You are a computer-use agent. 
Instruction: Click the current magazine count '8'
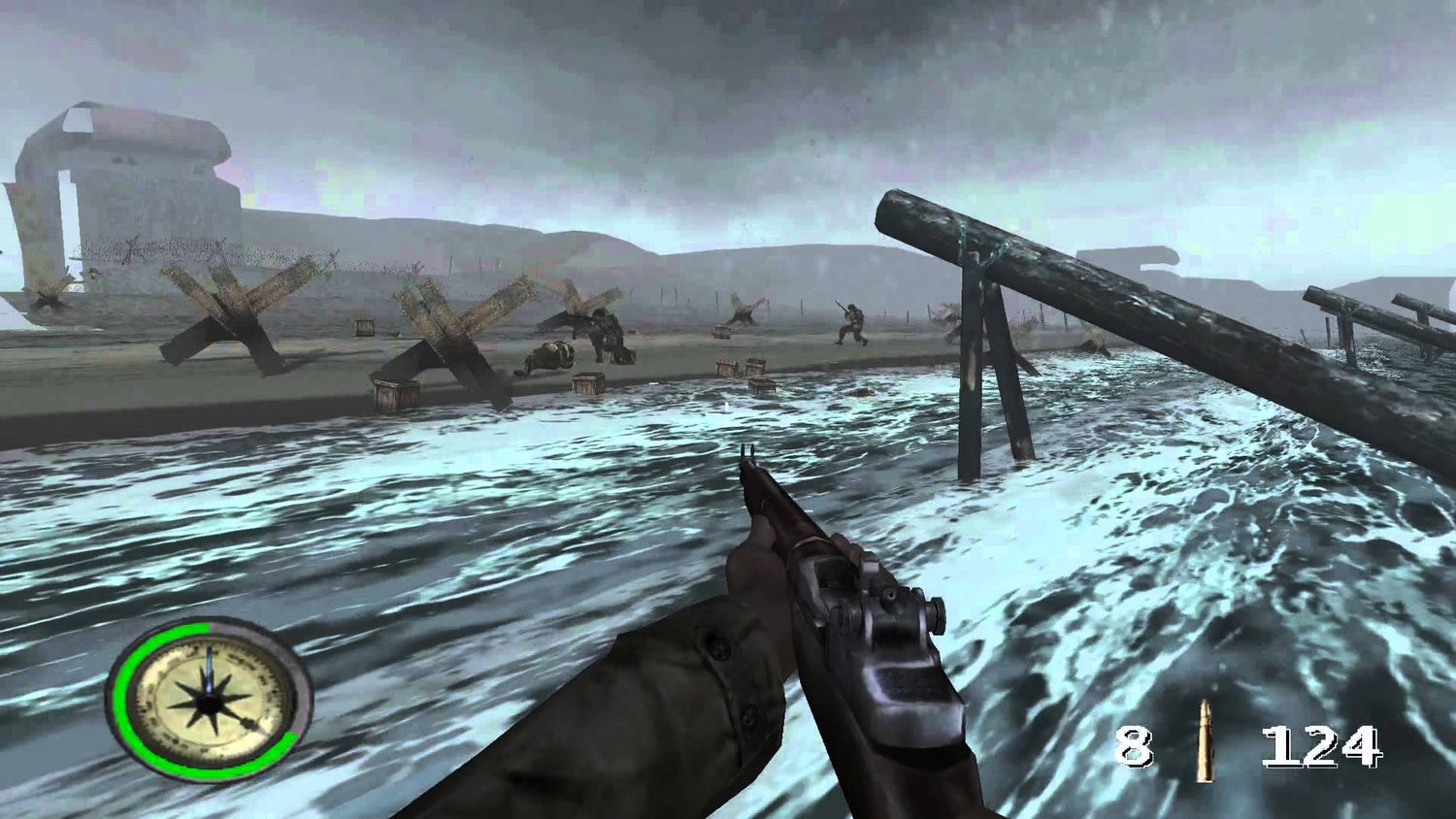[1138, 745]
